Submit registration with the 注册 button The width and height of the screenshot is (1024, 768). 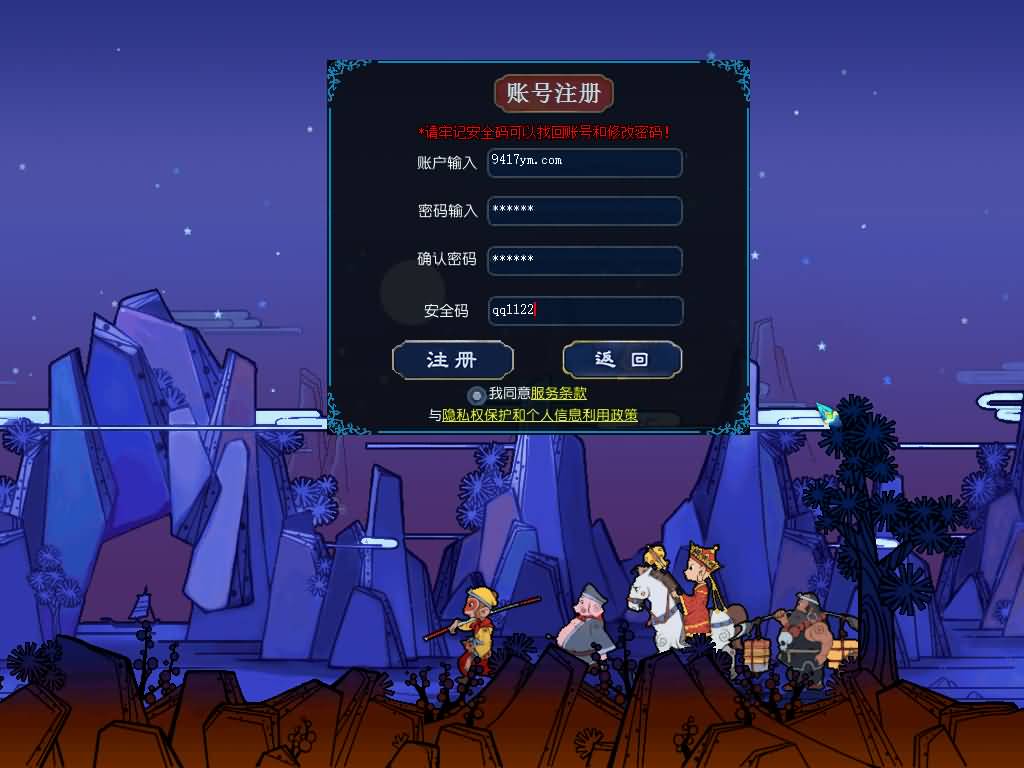click(453, 360)
